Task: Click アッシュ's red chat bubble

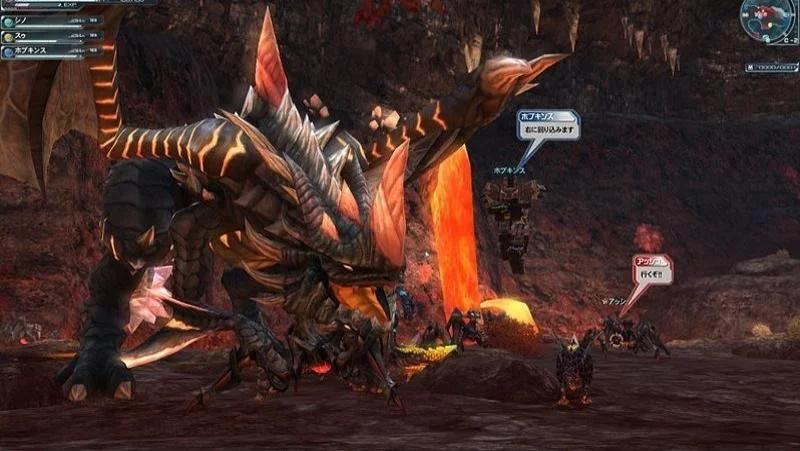Action: pyautogui.click(x=652, y=267)
